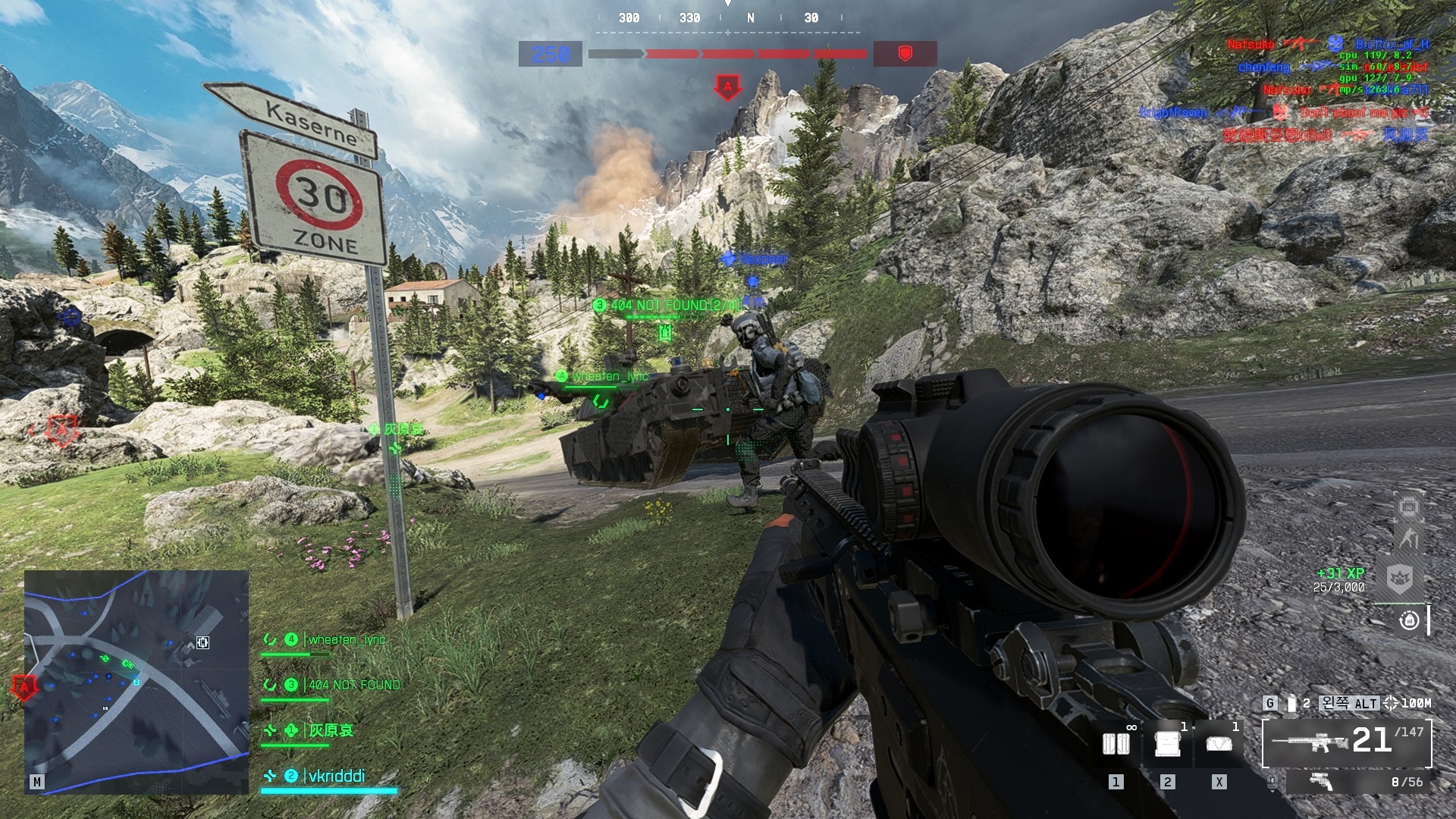Click the crouching soldier stance icon
This screenshot has width=1456, height=819.
coord(1408,539)
